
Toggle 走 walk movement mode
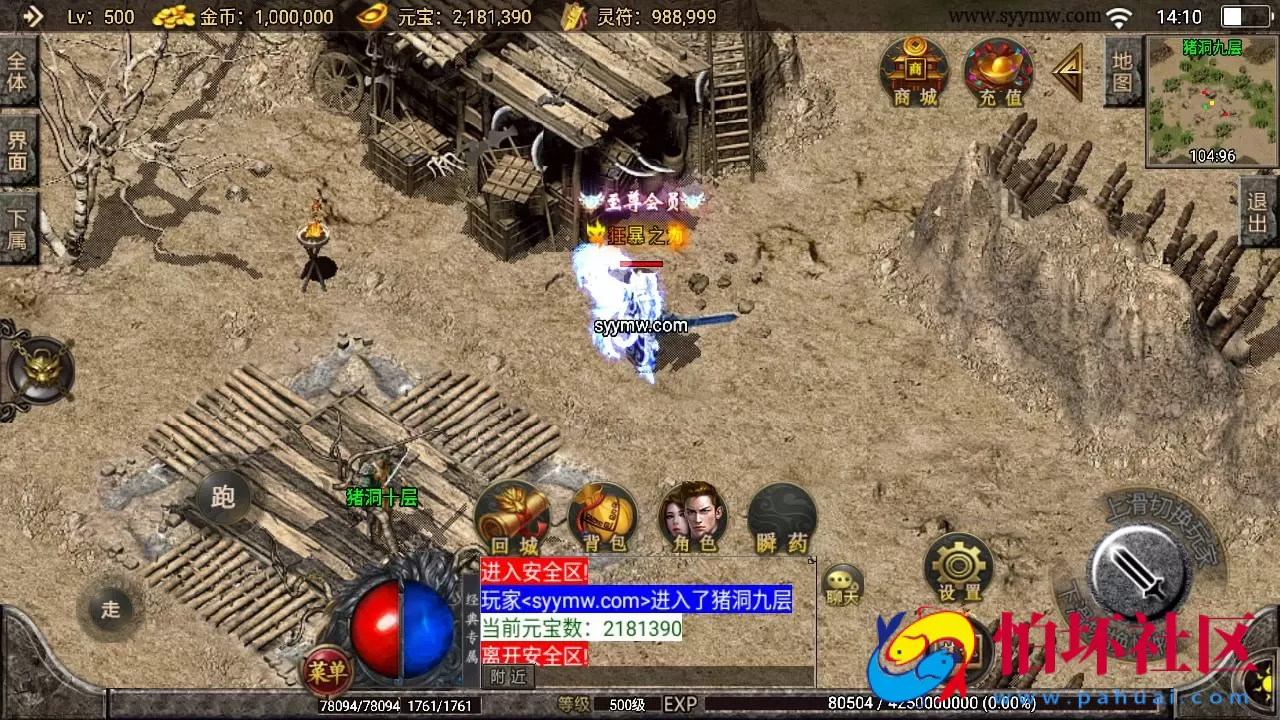(110, 607)
